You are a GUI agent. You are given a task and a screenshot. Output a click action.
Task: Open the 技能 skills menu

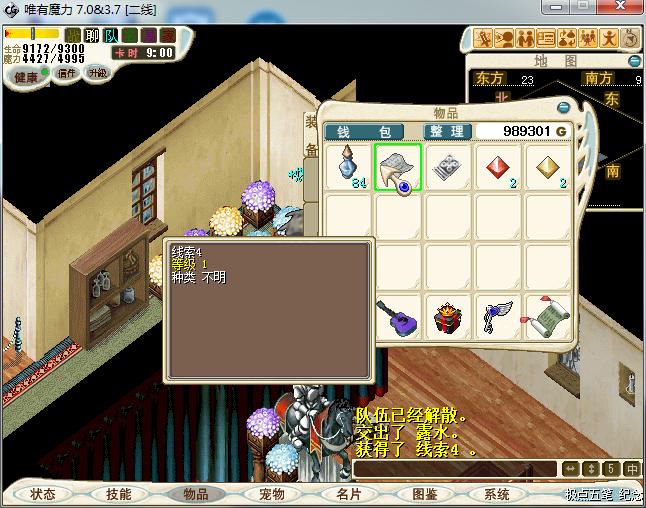pos(118,494)
